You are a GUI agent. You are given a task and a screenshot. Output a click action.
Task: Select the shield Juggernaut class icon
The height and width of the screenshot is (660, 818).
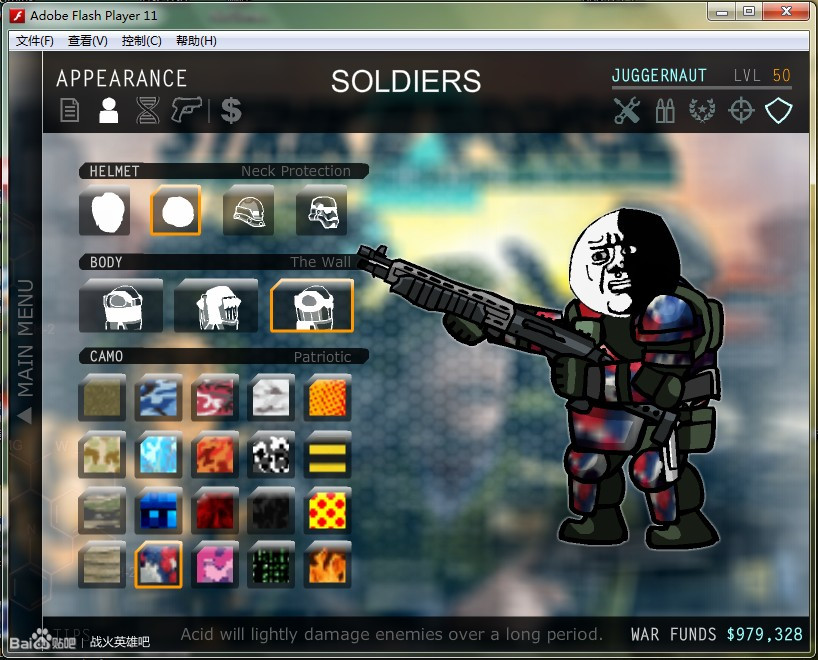(x=778, y=111)
